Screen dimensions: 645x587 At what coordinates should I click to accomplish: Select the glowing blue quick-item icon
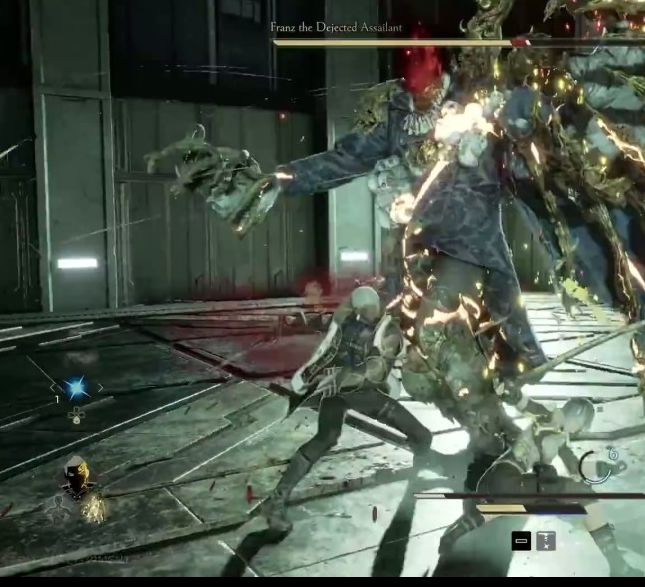(x=76, y=387)
